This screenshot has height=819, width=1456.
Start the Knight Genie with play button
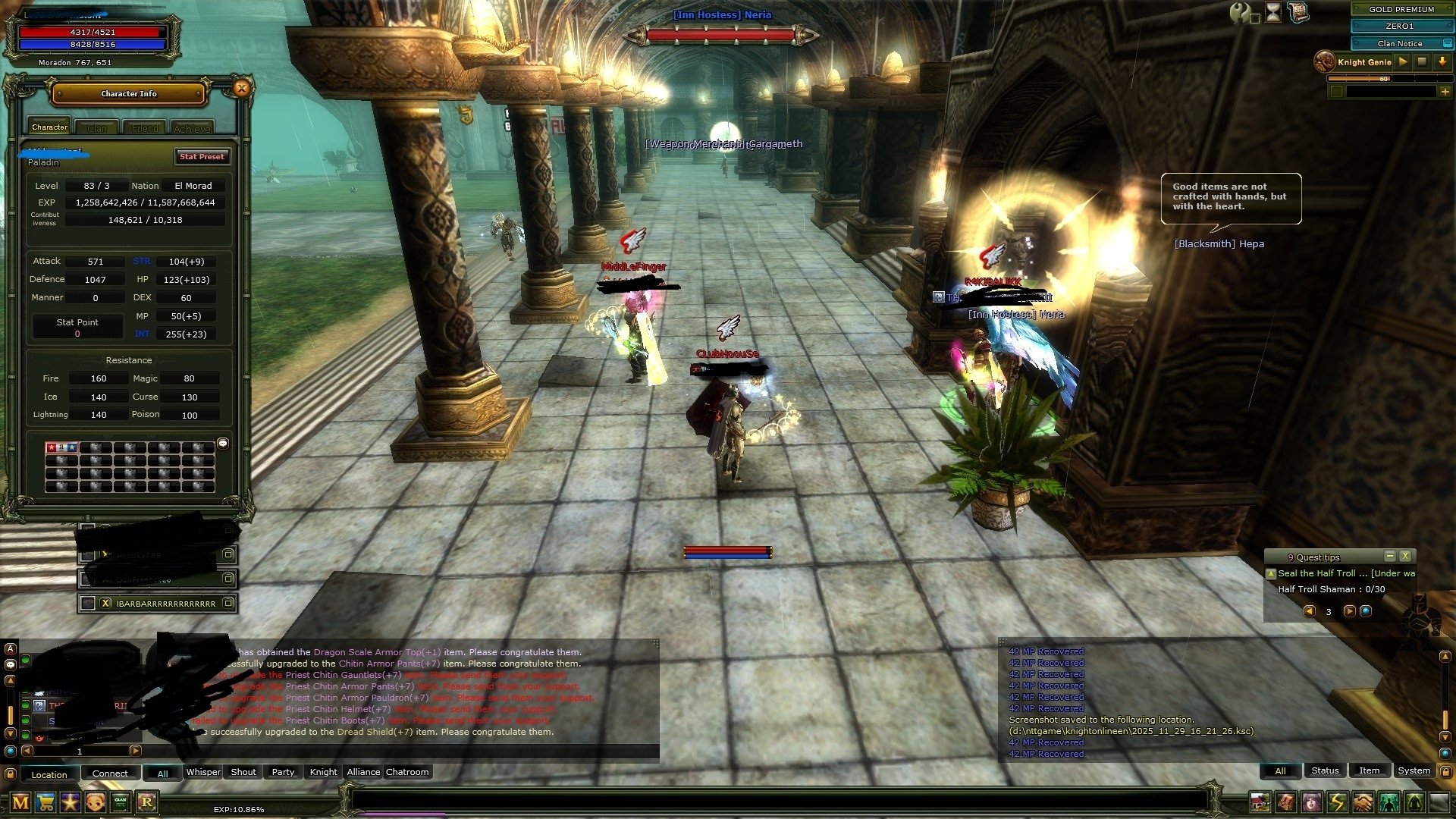pyautogui.click(x=1403, y=61)
